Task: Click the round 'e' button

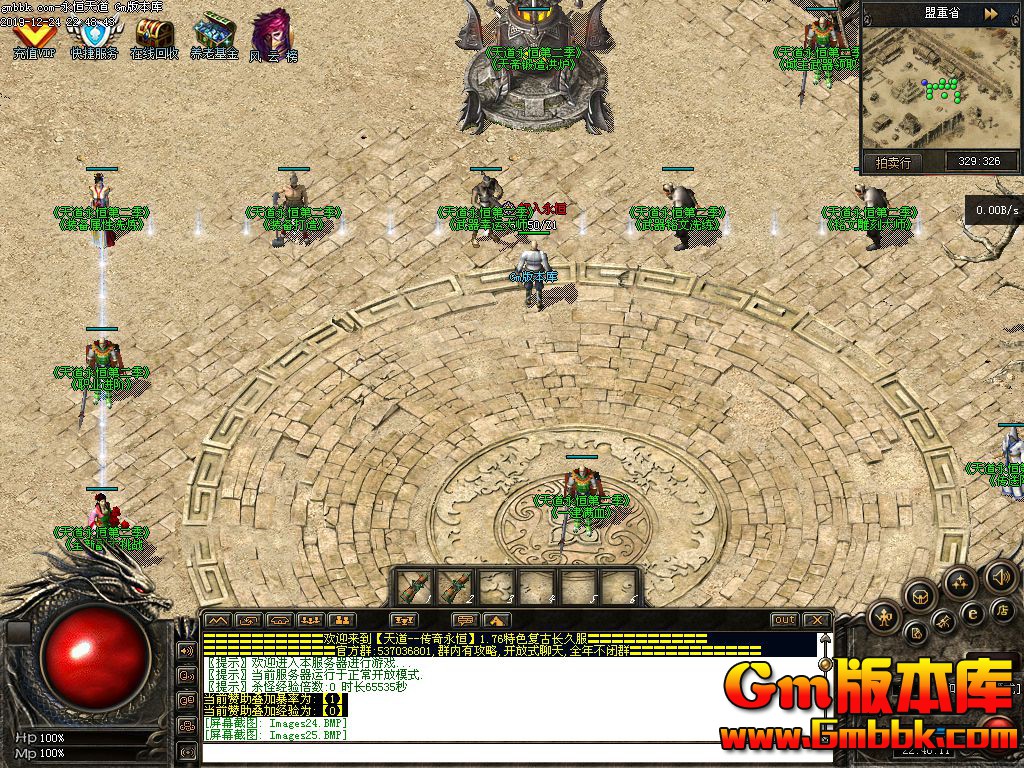Action: click(971, 614)
